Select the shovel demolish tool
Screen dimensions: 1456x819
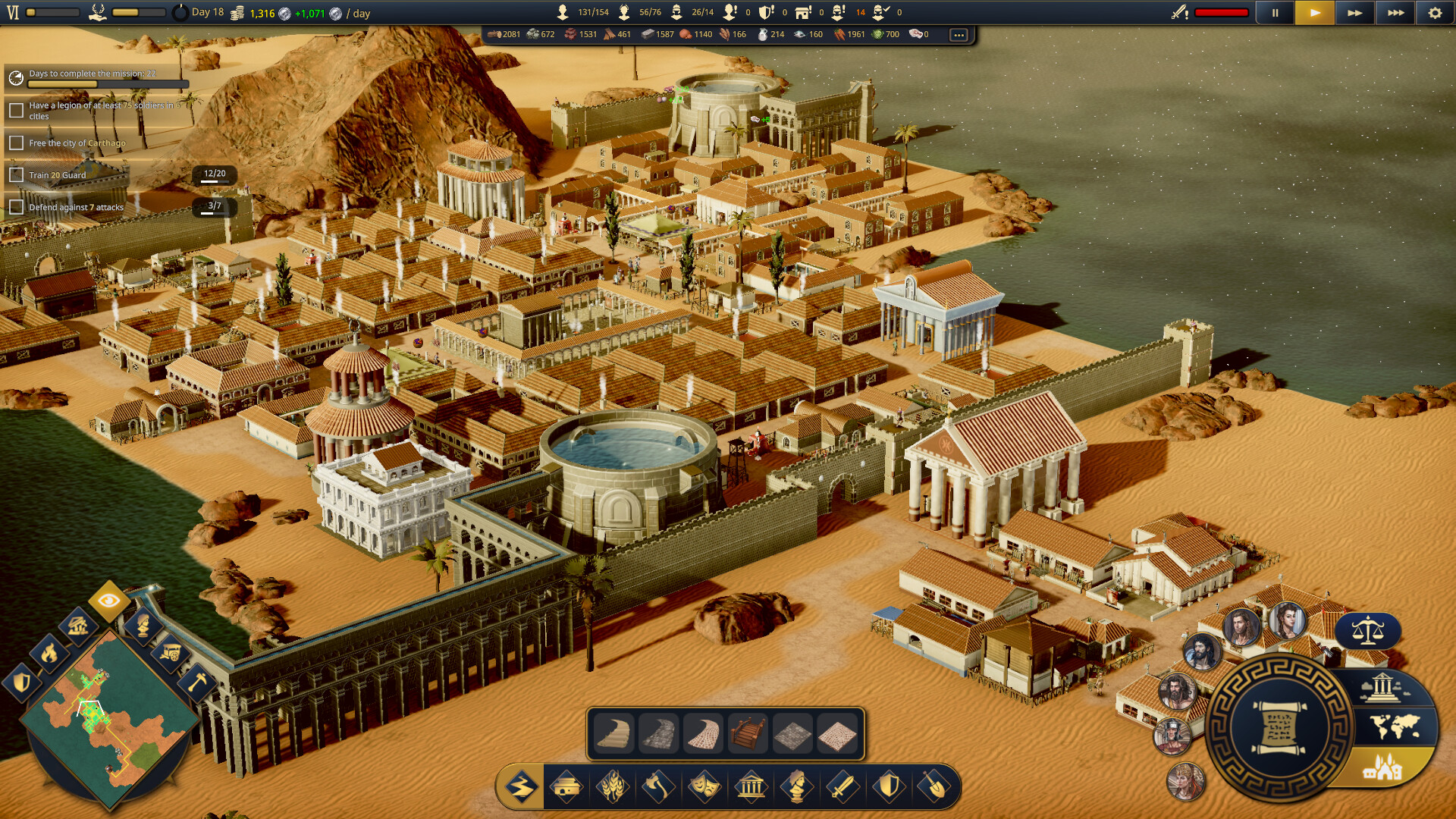coord(934,786)
